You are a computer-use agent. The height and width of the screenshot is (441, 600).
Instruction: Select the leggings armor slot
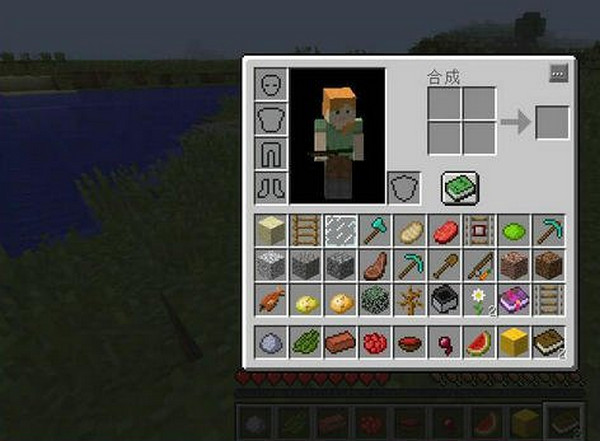(272, 153)
